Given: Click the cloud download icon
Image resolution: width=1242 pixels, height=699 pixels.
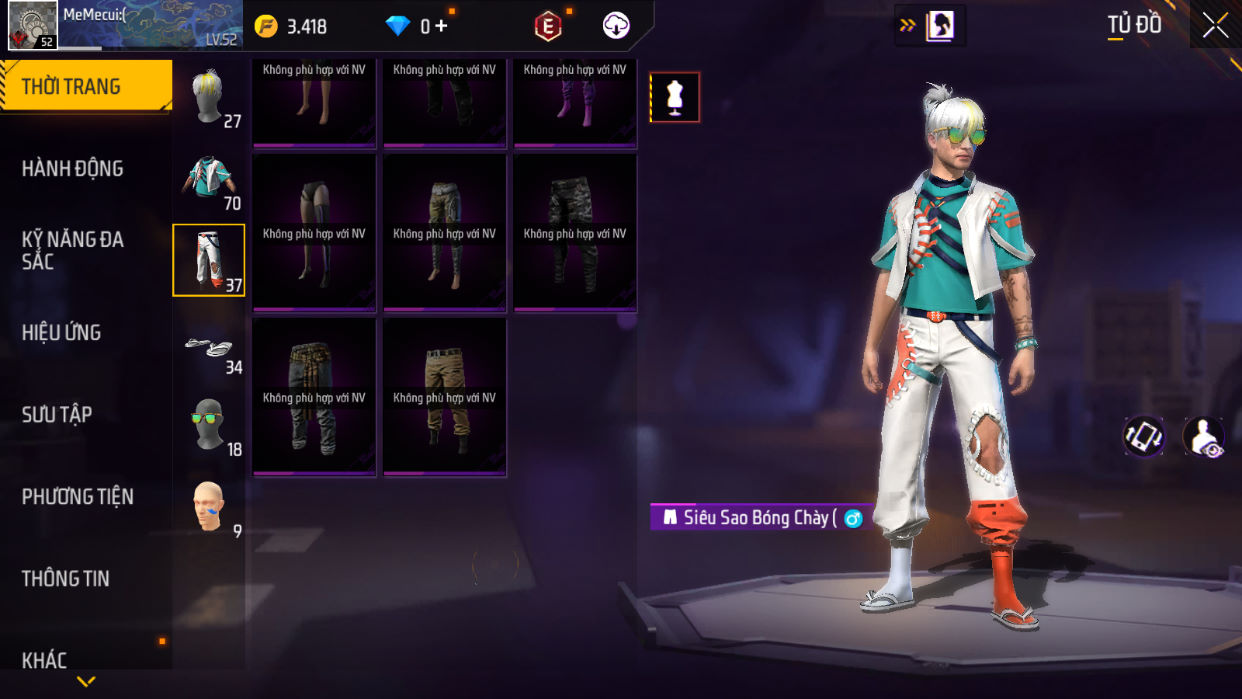Looking at the screenshot, I should [x=616, y=26].
